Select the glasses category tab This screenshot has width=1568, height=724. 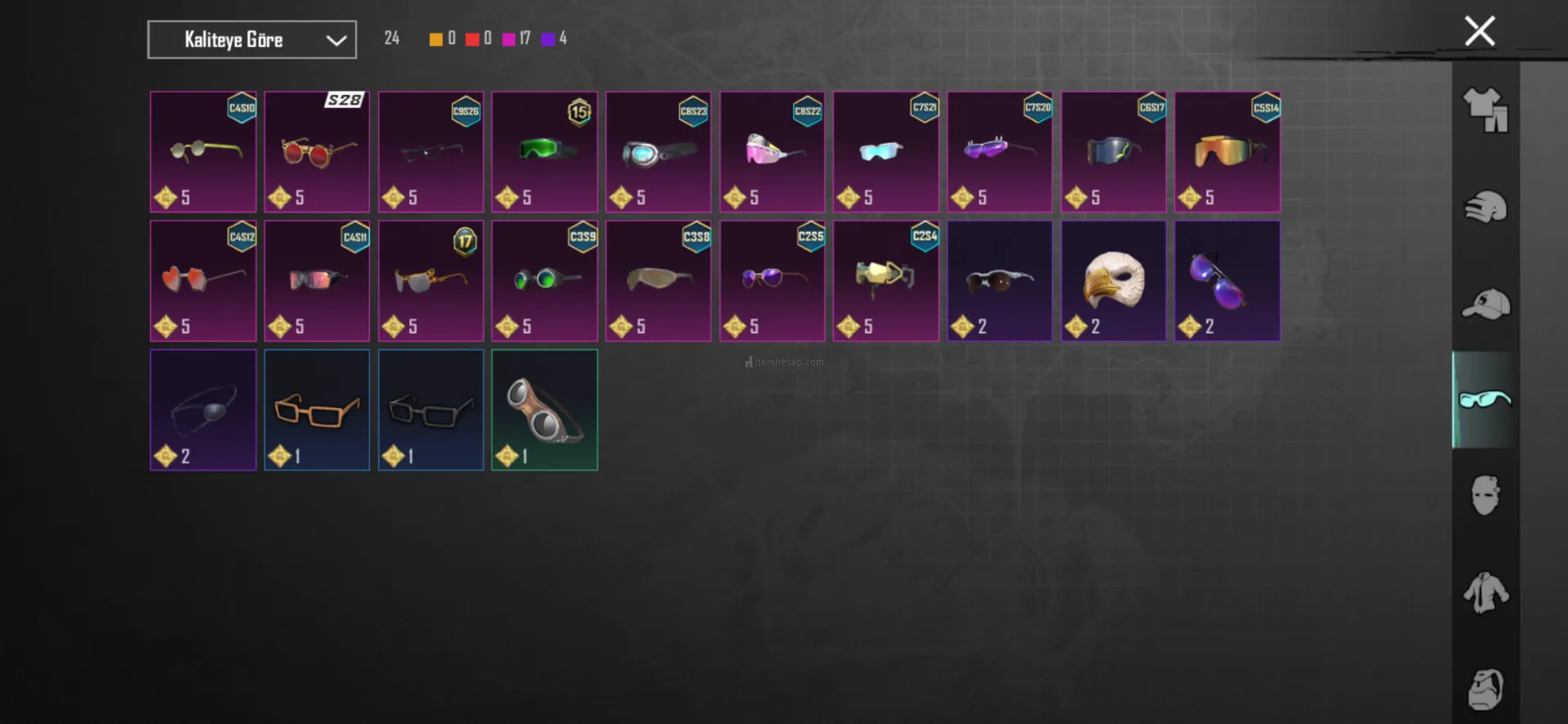tap(1485, 400)
